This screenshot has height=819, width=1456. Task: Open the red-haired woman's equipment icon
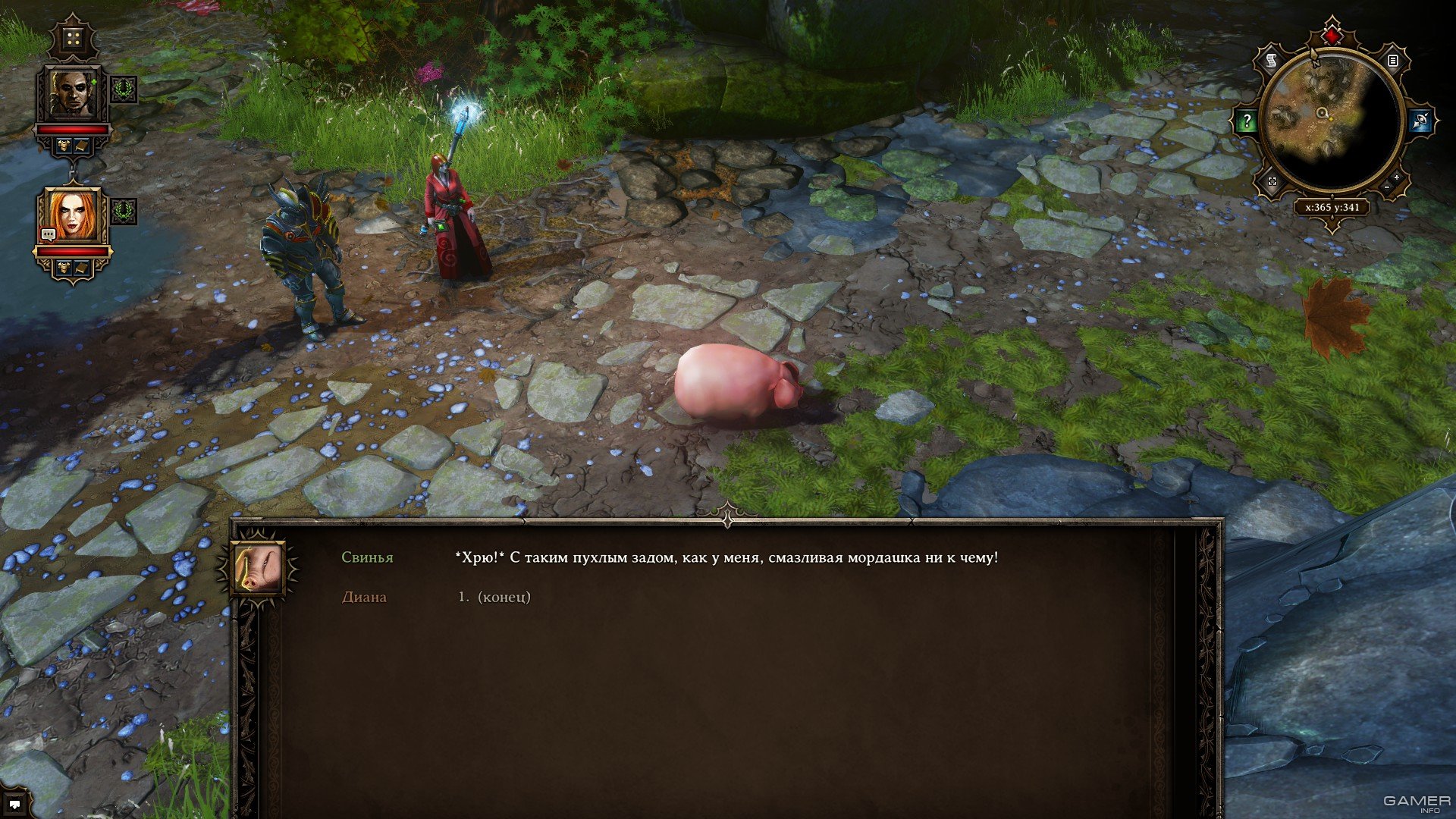tap(64, 267)
